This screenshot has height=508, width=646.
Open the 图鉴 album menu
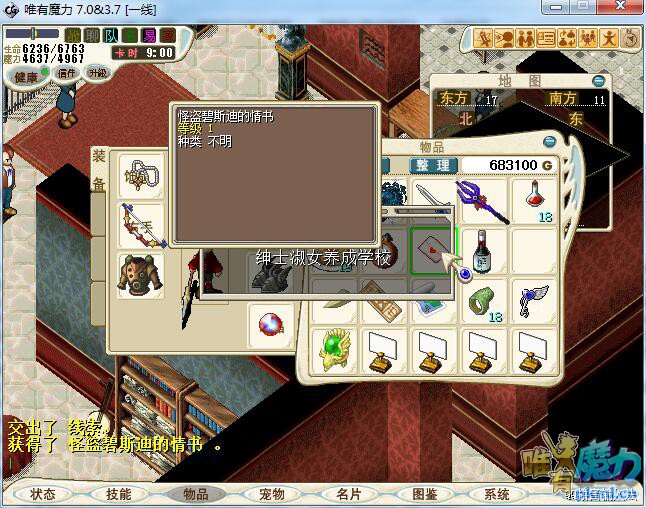[x=424, y=494]
